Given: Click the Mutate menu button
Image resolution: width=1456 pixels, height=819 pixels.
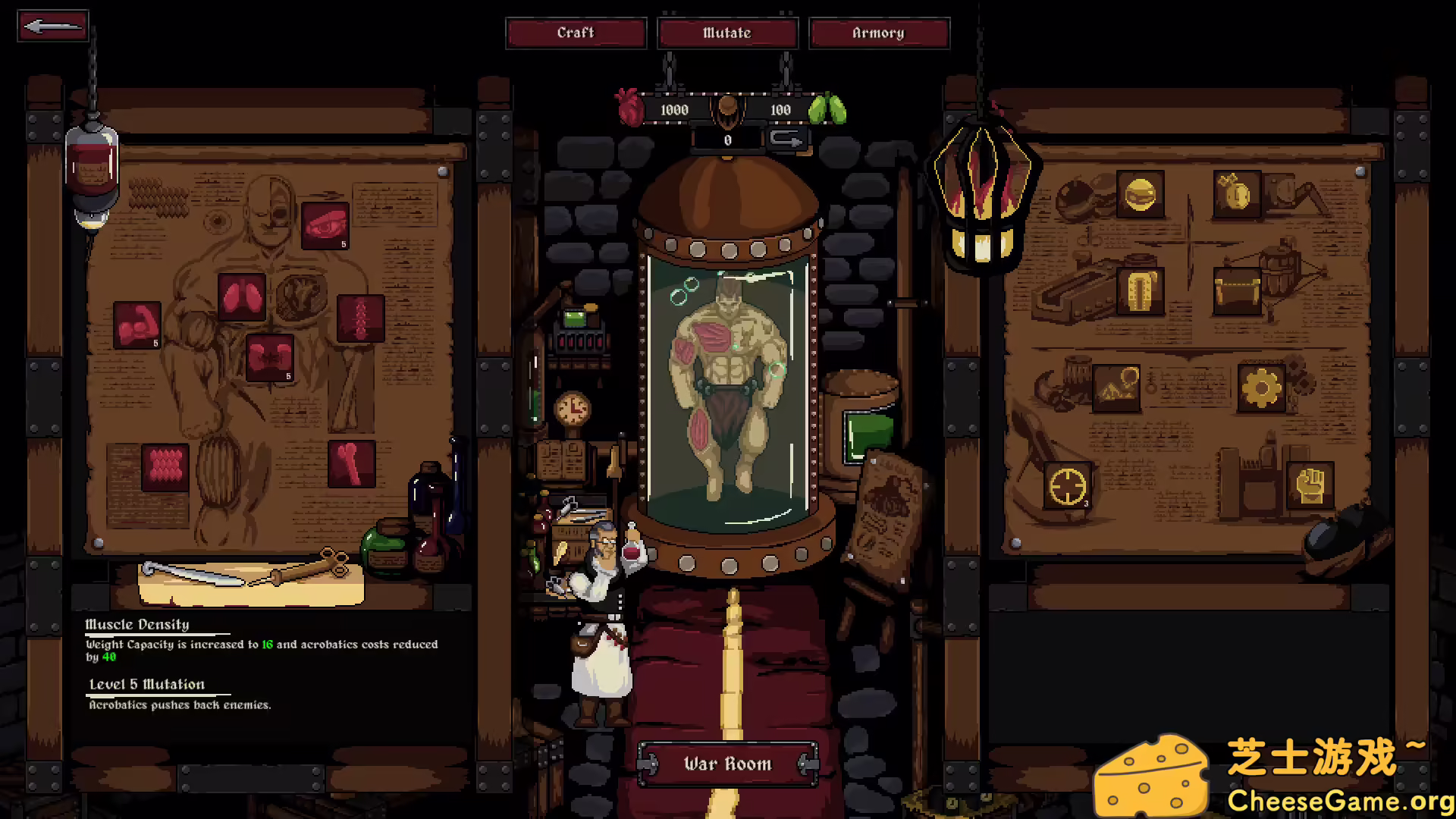Looking at the screenshot, I should 727,33.
